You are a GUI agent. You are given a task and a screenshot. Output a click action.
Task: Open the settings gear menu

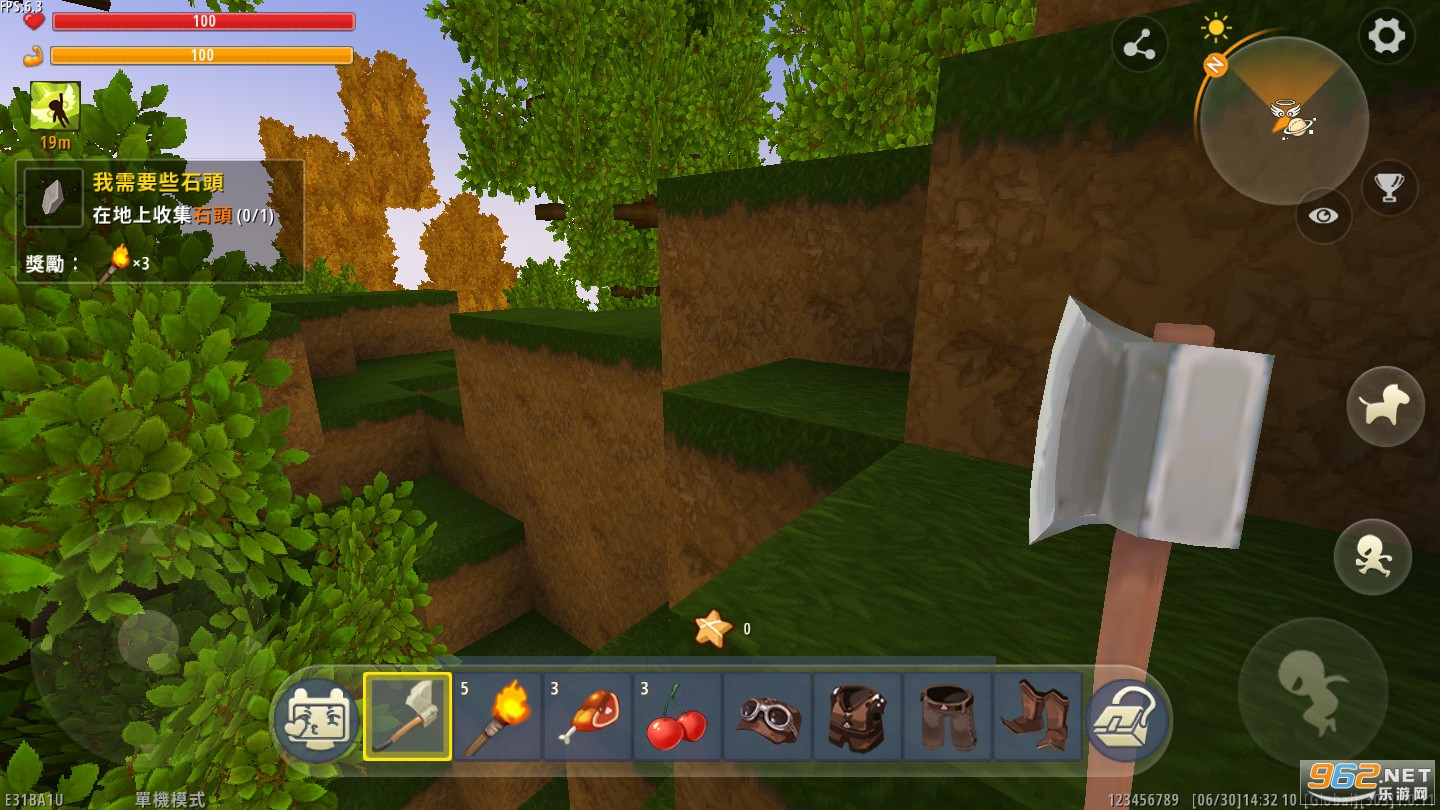point(1385,38)
